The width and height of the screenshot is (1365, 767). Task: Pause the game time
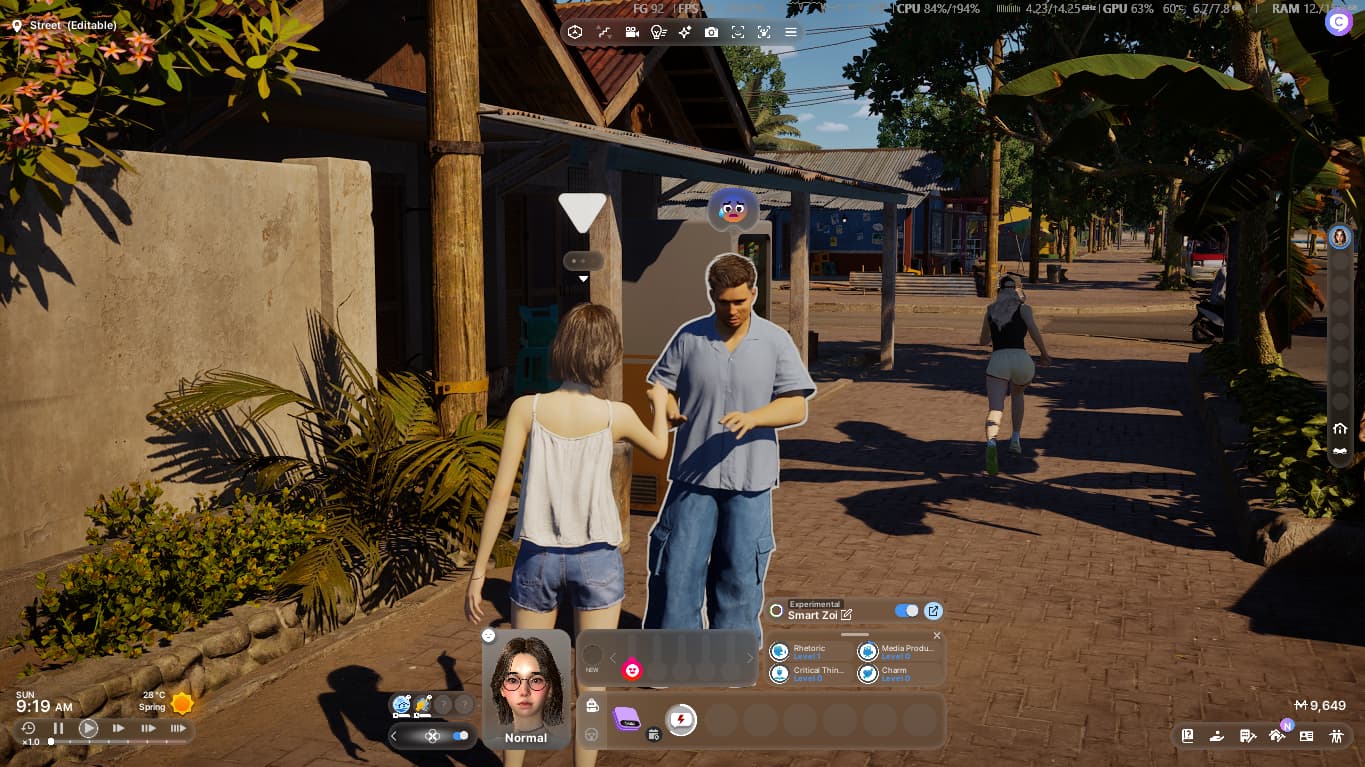point(58,729)
